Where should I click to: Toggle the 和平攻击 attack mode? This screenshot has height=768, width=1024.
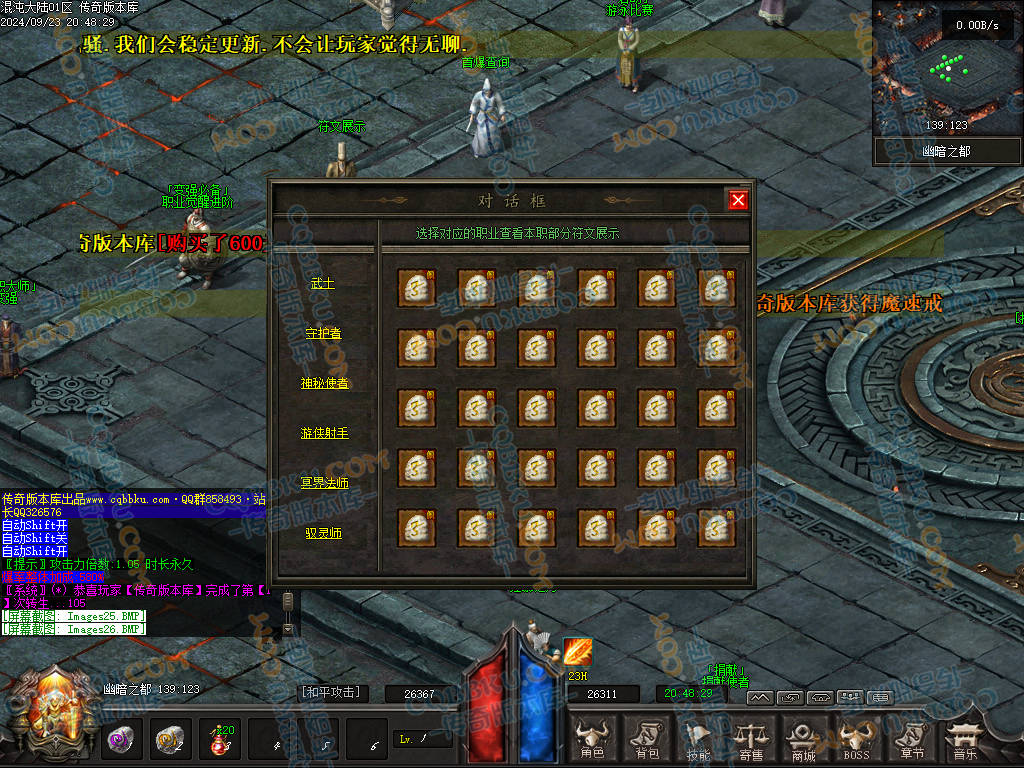point(330,692)
